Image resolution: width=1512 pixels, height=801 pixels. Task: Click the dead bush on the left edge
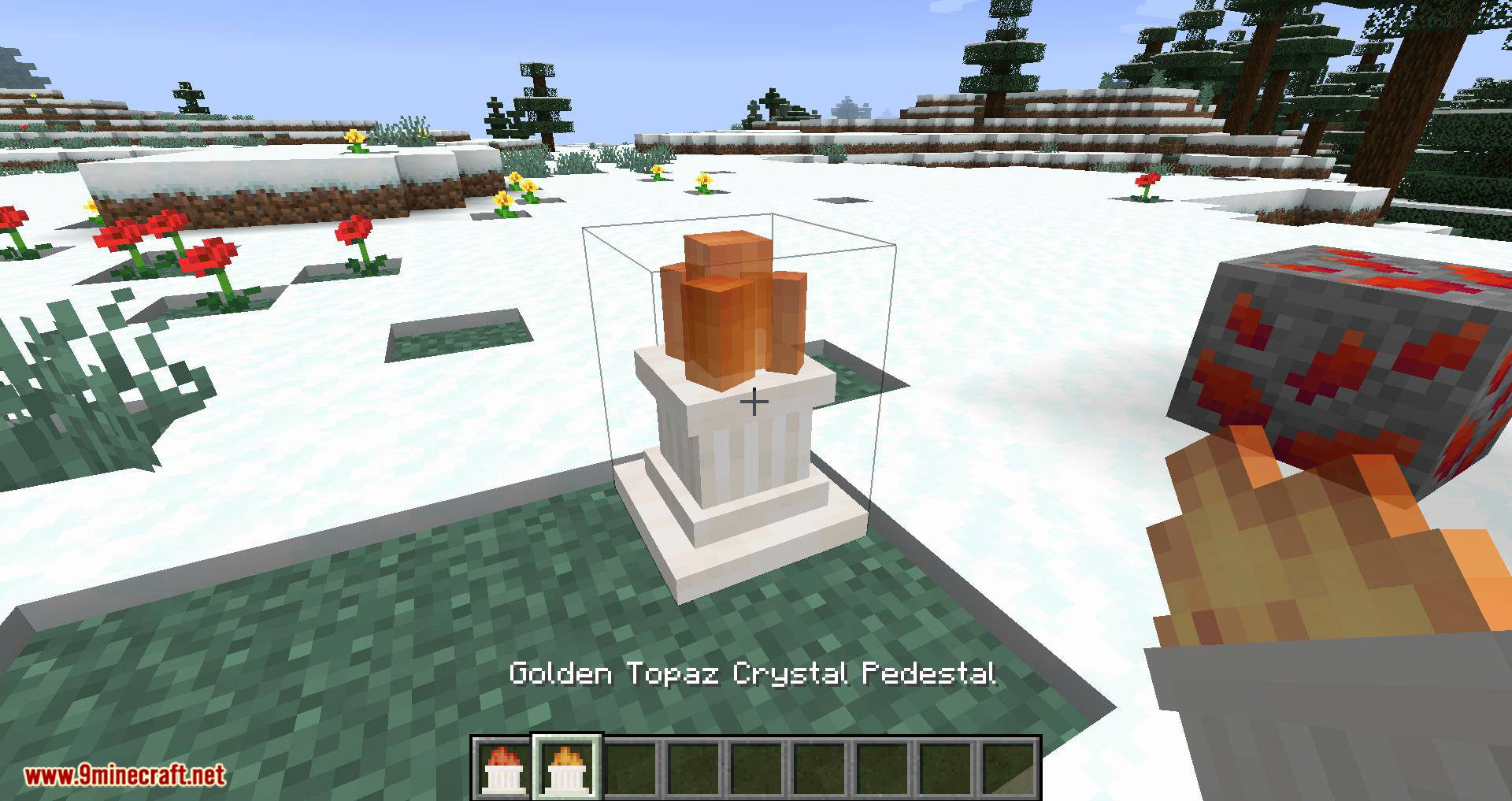[79, 354]
